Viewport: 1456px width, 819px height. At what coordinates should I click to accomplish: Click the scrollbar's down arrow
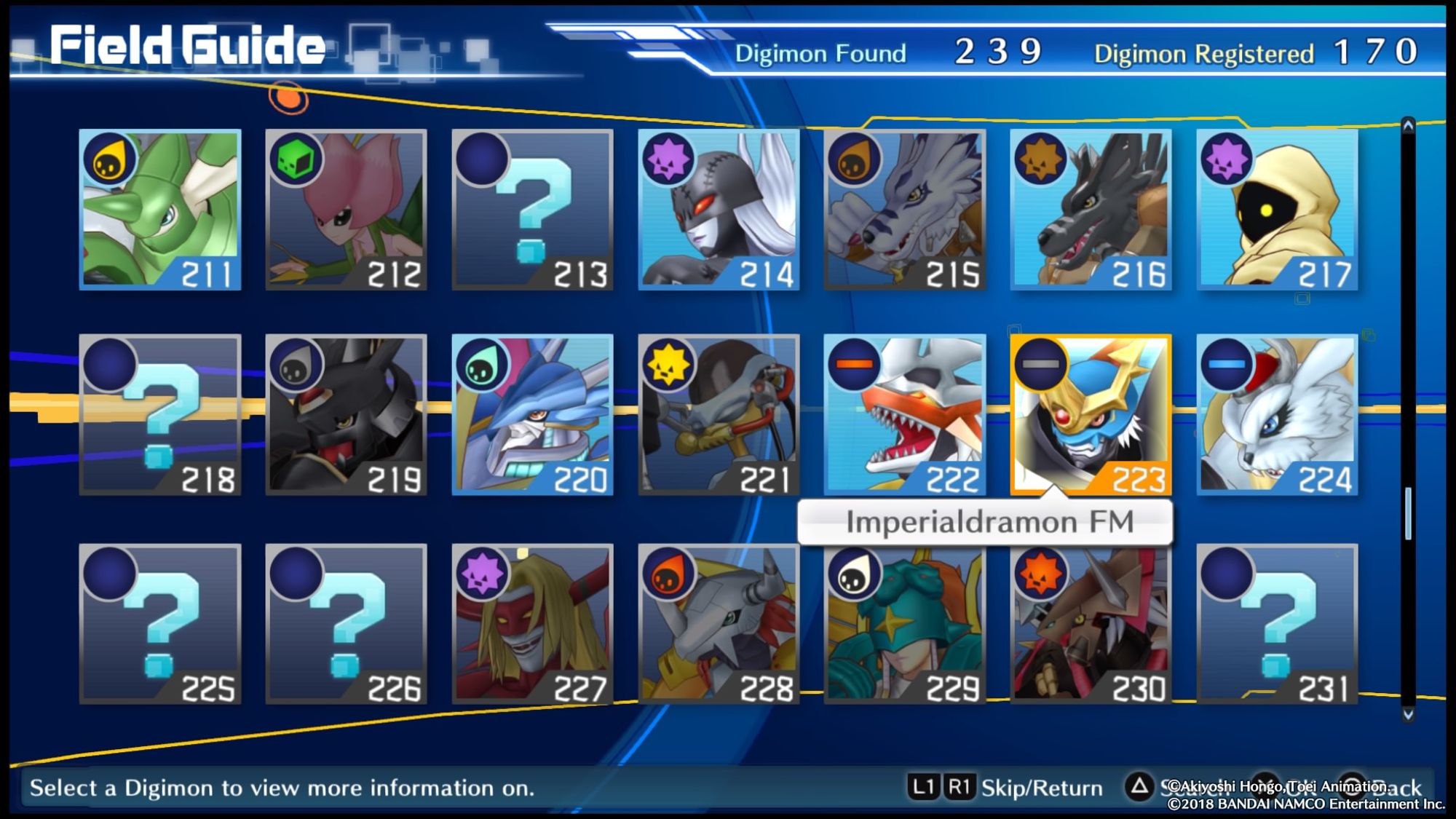[x=1408, y=714]
